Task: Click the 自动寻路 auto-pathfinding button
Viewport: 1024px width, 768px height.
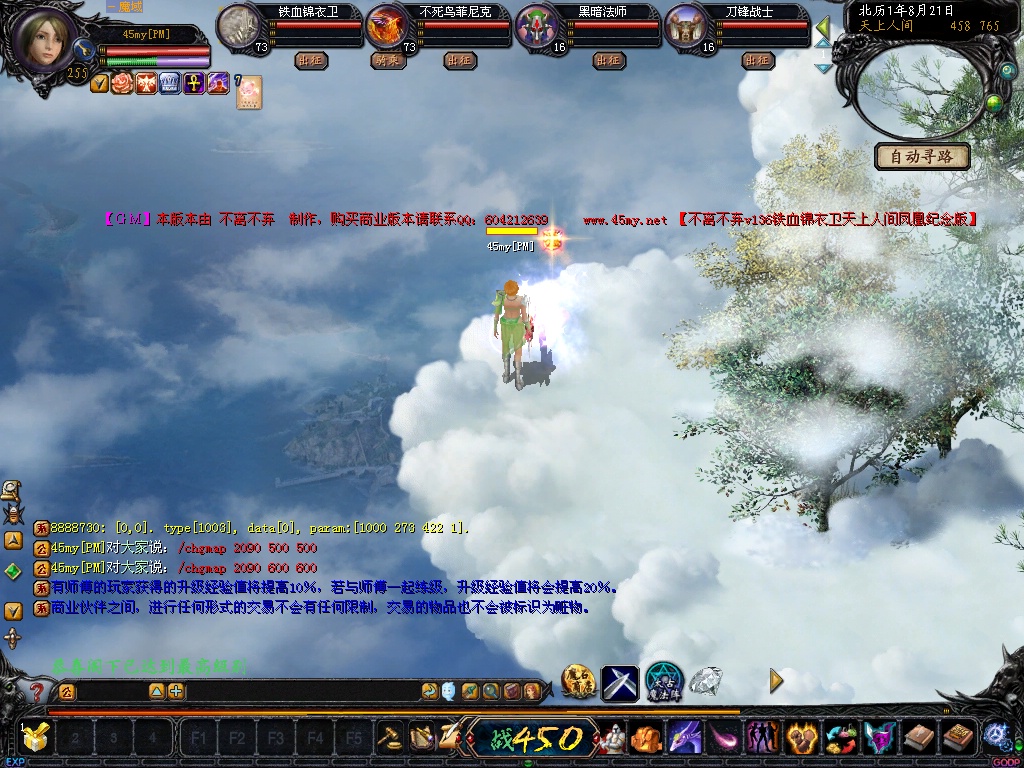Action: (x=922, y=156)
